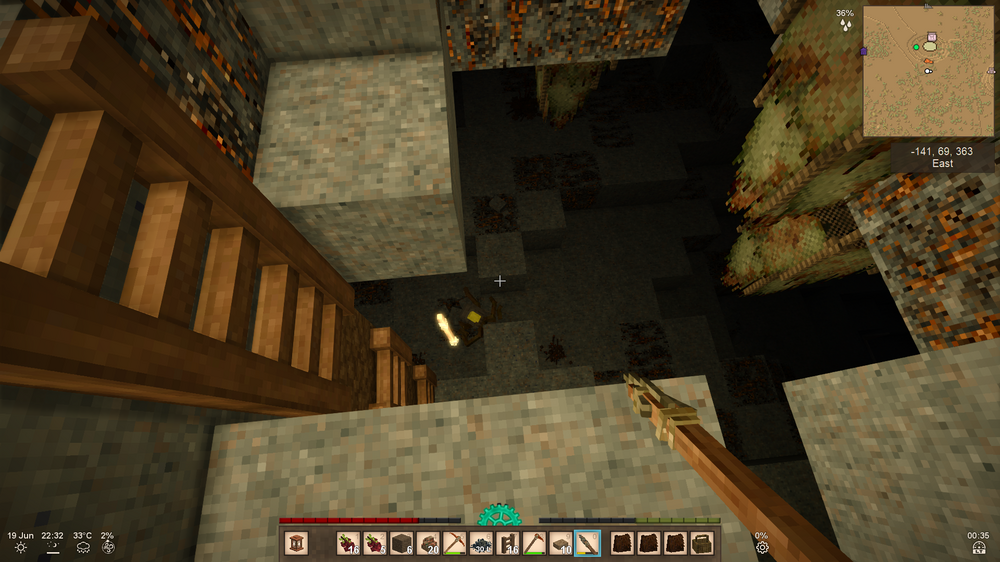Select the highlighted active tool slot

[x=588, y=543]
